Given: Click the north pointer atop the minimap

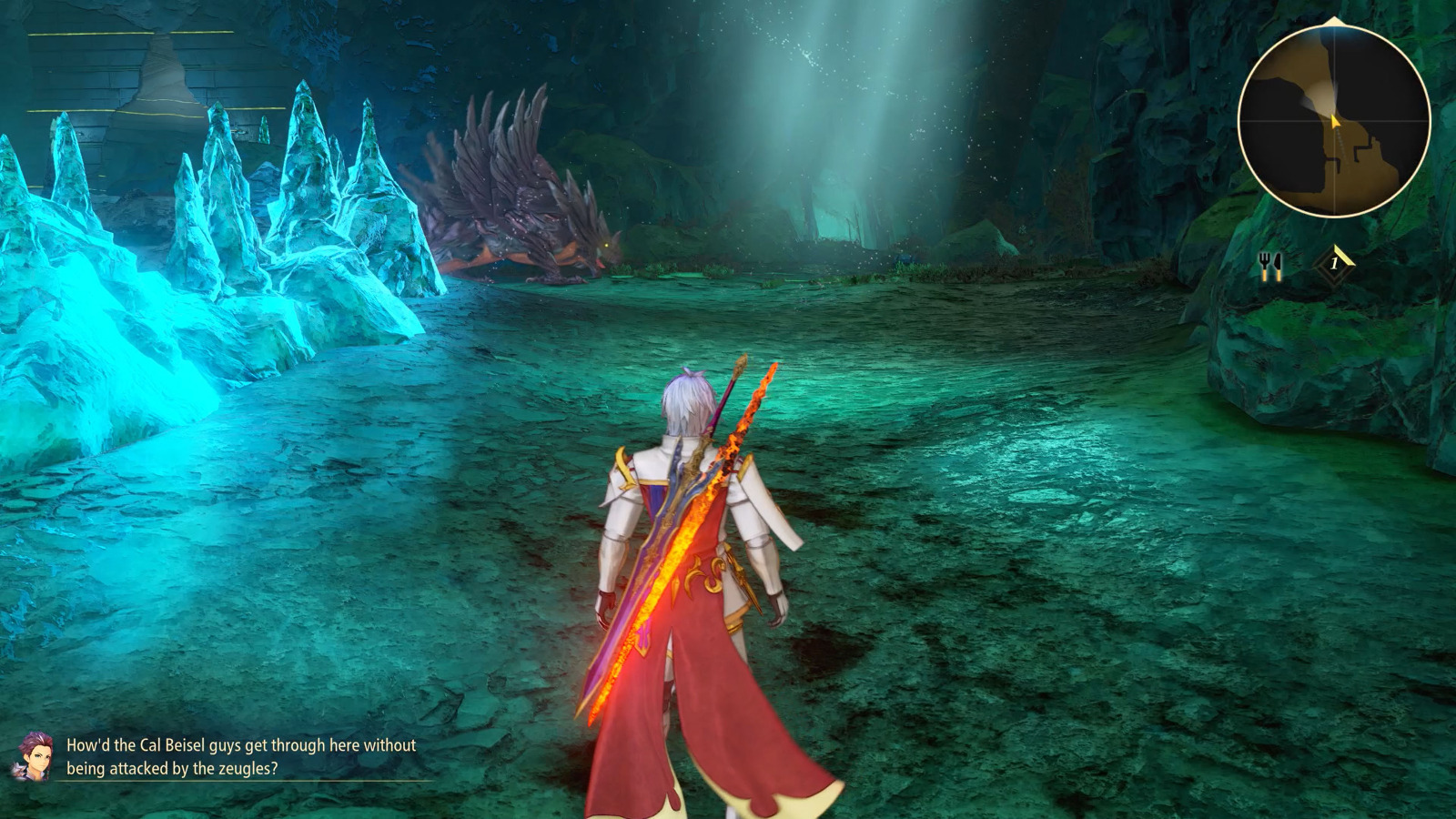Looking at the screenshot, I should click(1333, 21).
